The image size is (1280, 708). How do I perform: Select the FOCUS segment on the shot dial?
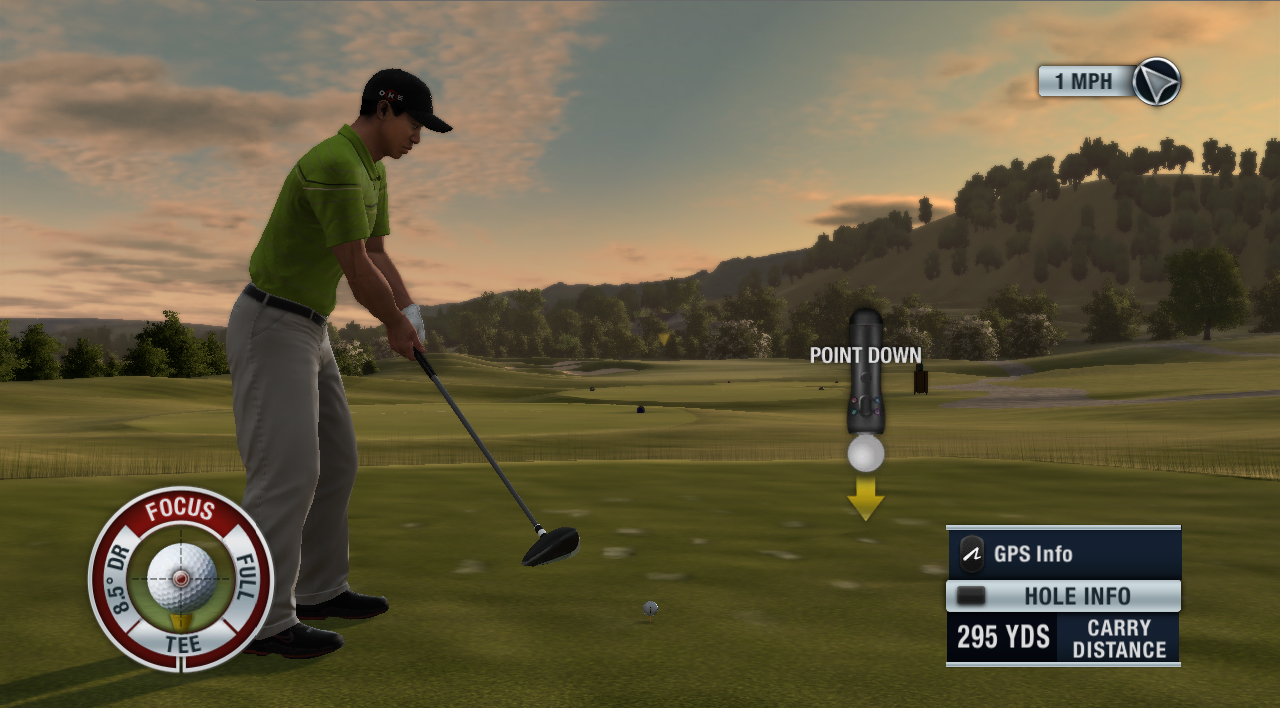coord(181,511)
